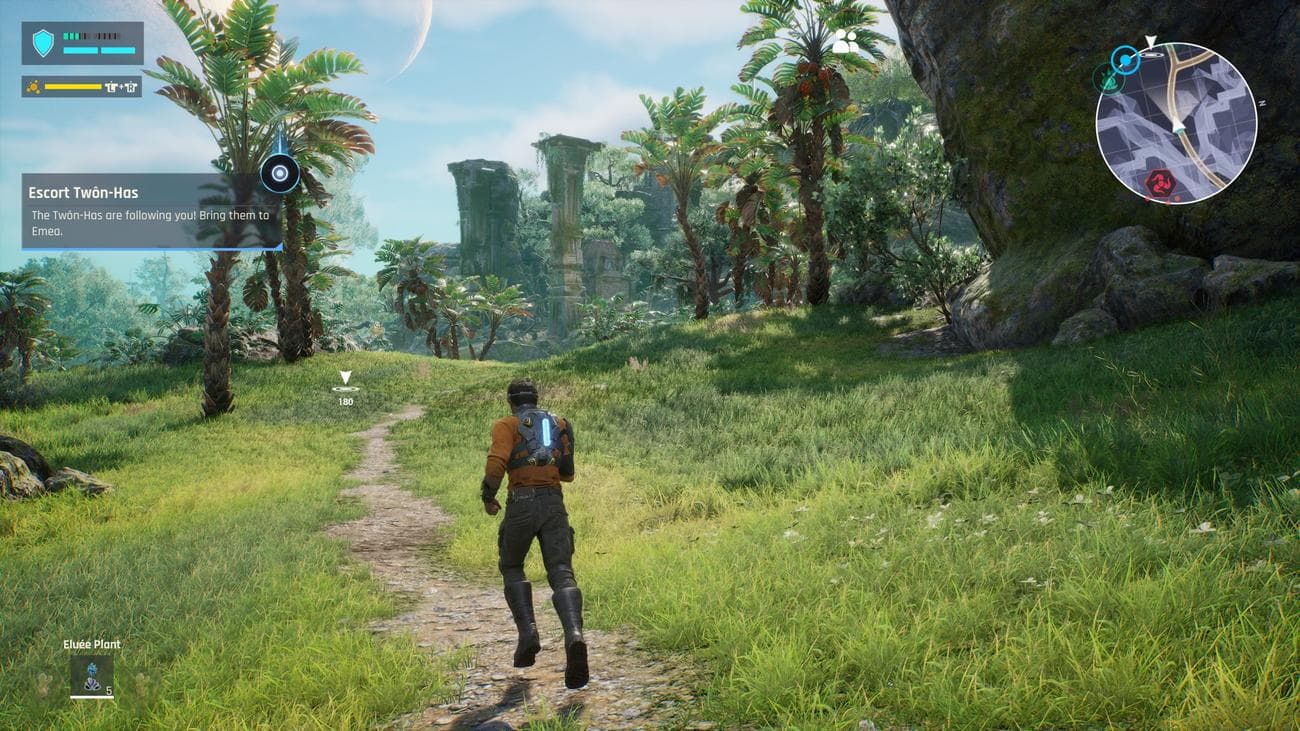The height and width of the screenshot is (731, 1300).
Task: Click the blue shield icon
Action: 43,43
